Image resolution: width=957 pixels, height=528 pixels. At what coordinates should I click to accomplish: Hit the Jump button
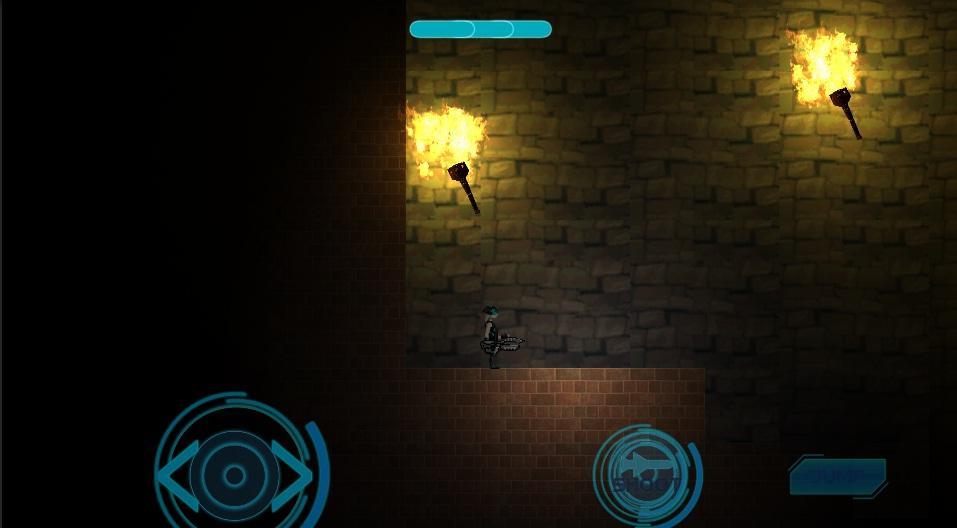coord(838,476)
